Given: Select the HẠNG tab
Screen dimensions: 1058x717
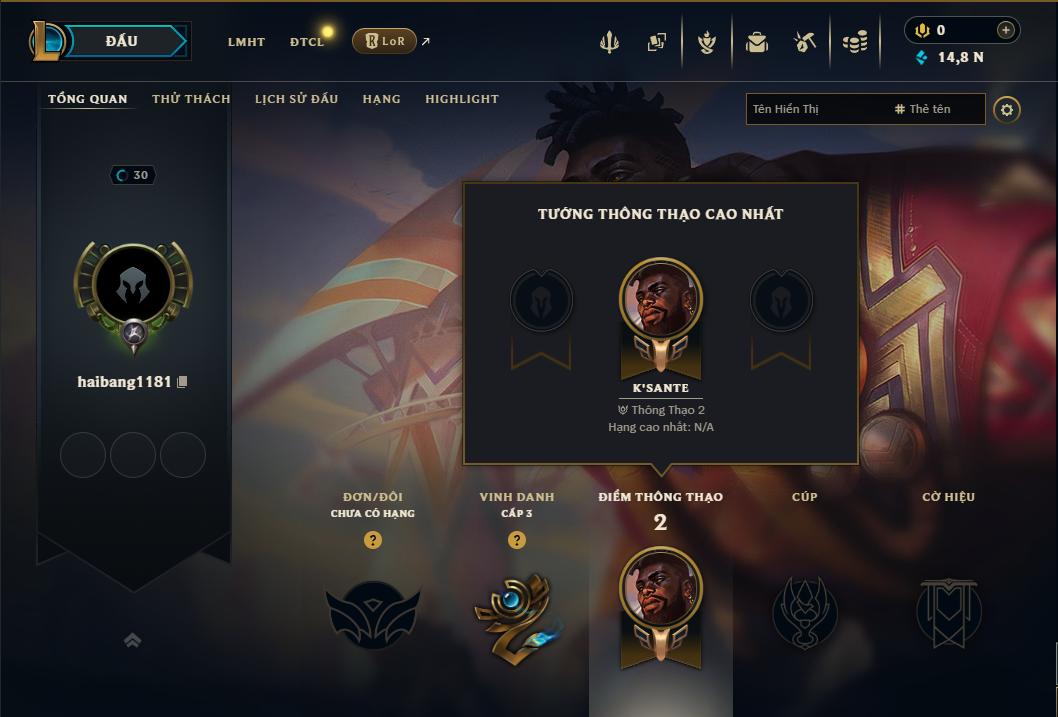Looking at the screenshot, I should point(381,99).
